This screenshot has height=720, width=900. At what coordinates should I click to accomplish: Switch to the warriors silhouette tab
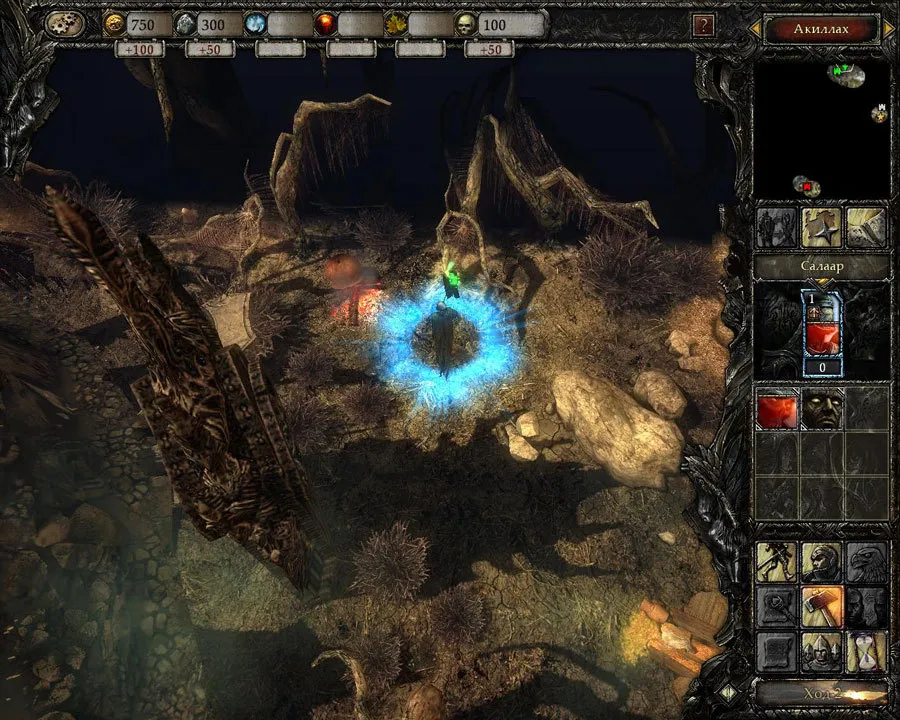(777, 228)
